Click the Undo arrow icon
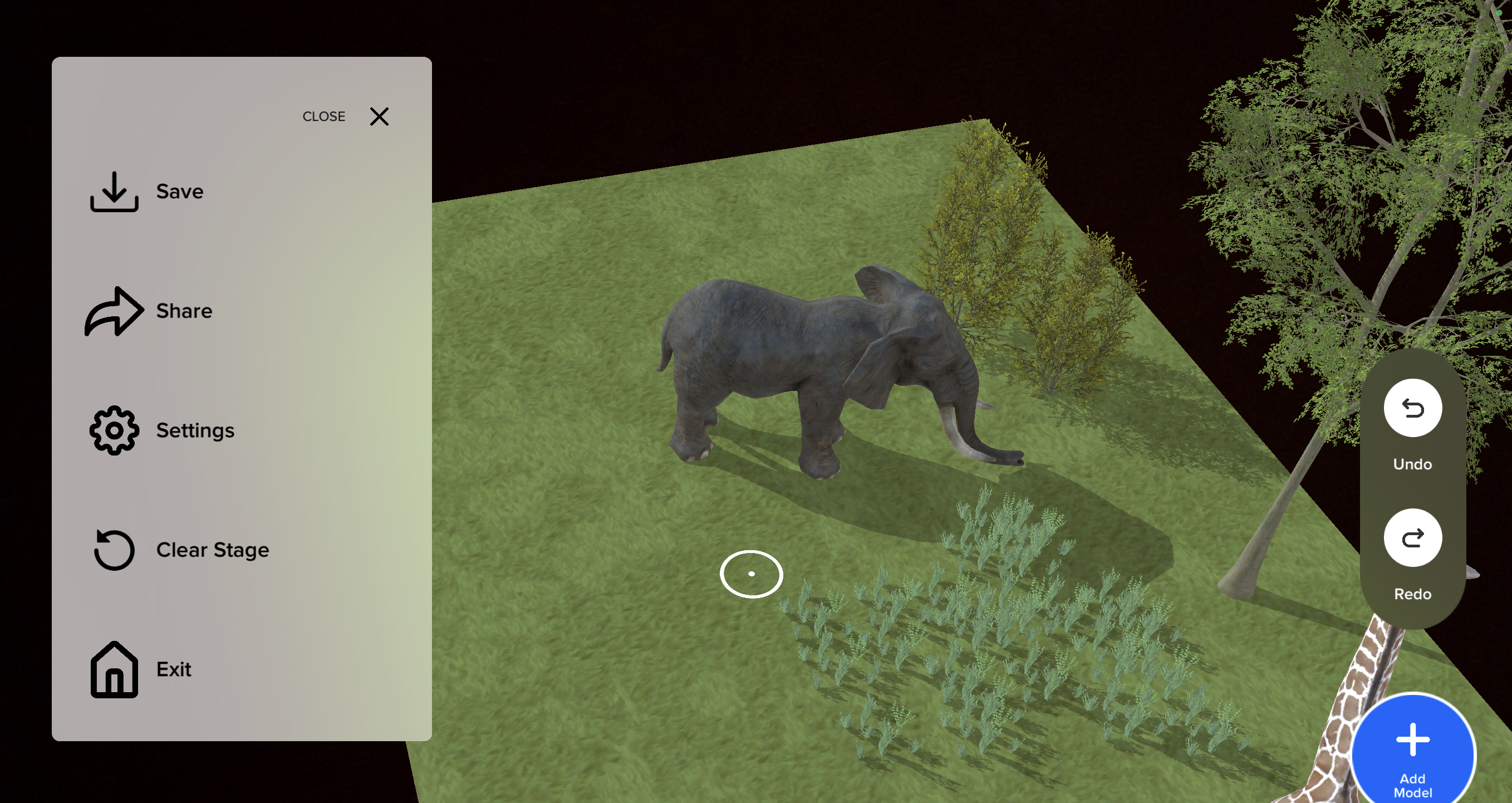The image size is (1512, 803). pos(1412,408)
